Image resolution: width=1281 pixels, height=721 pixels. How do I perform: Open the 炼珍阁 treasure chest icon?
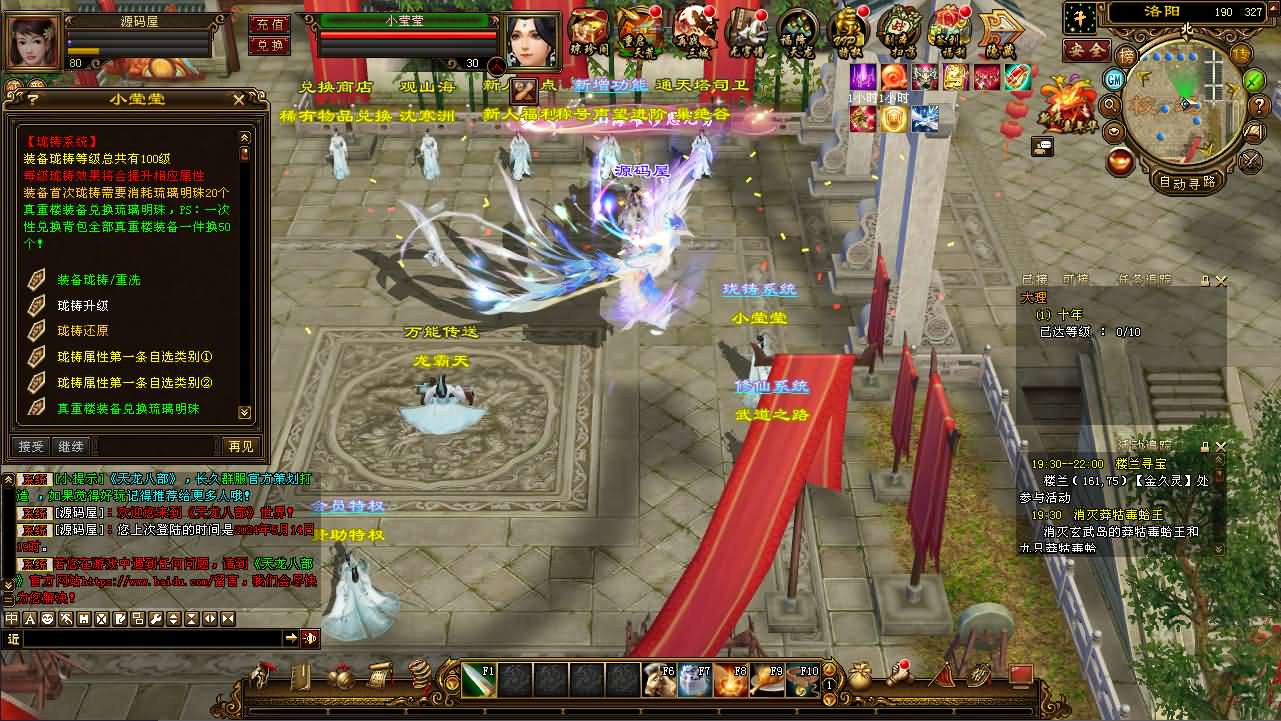click(x=588, y=29)
